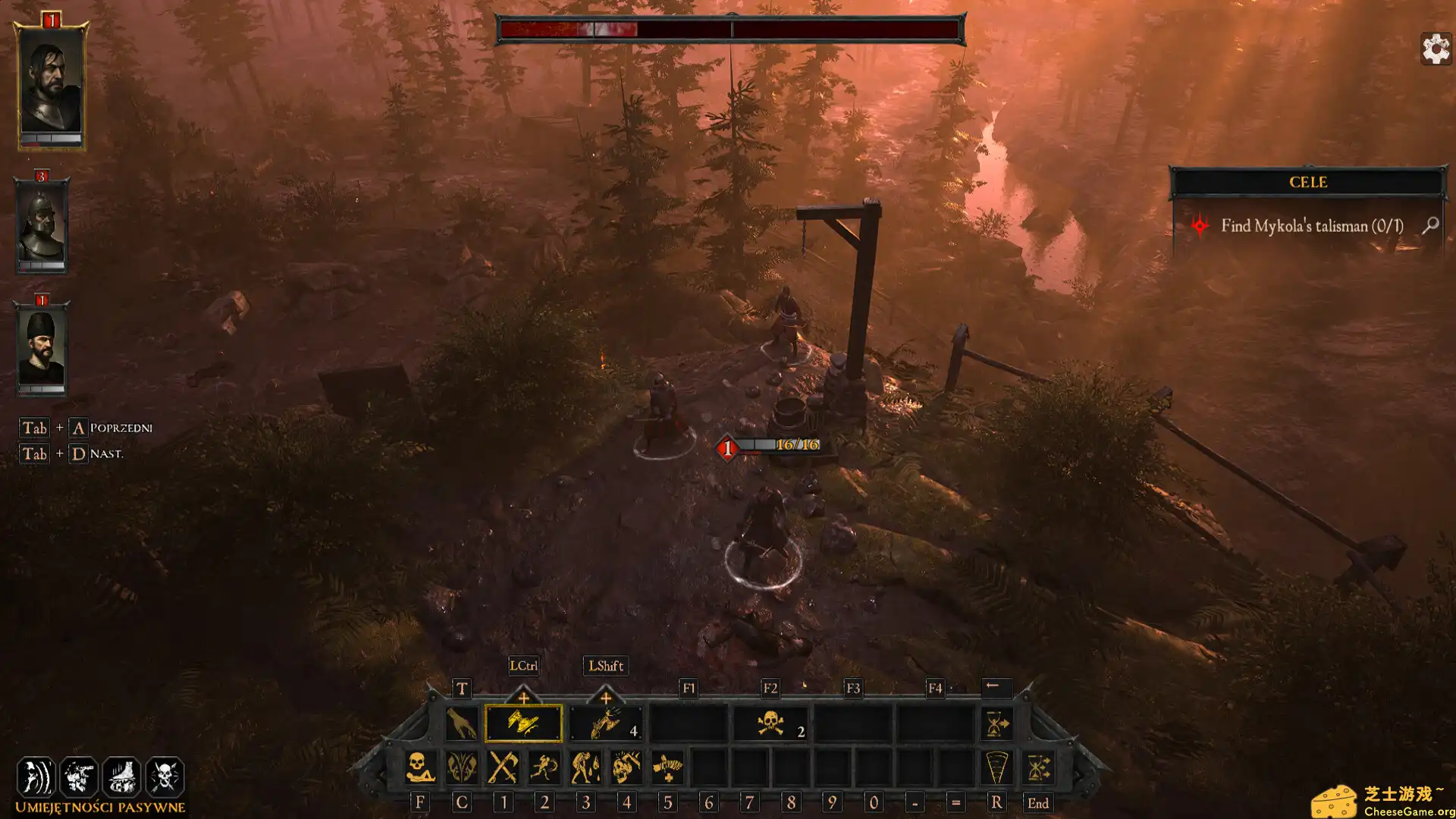Select the highlighted crossbow weapon slot

(523, 723)
